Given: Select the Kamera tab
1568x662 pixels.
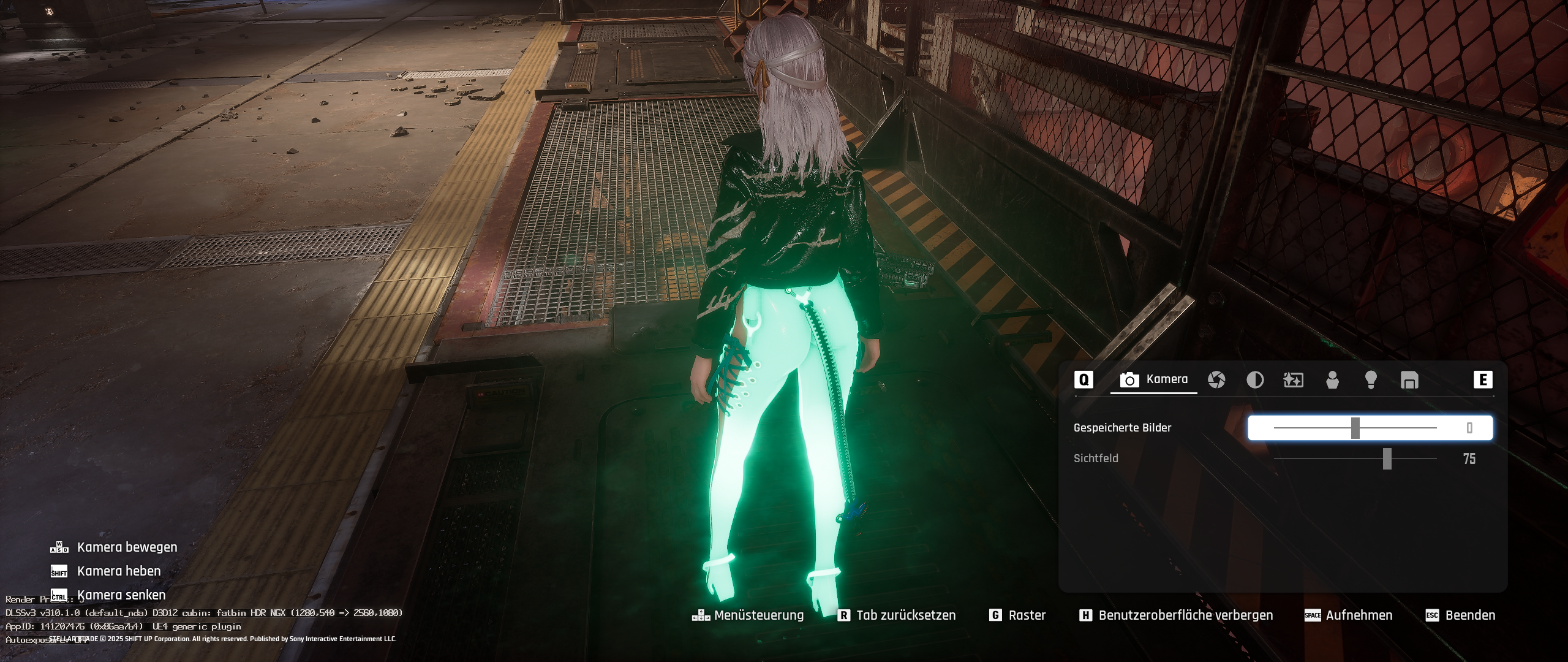Looking at the screenshot, I should (x=1154, y=379).
